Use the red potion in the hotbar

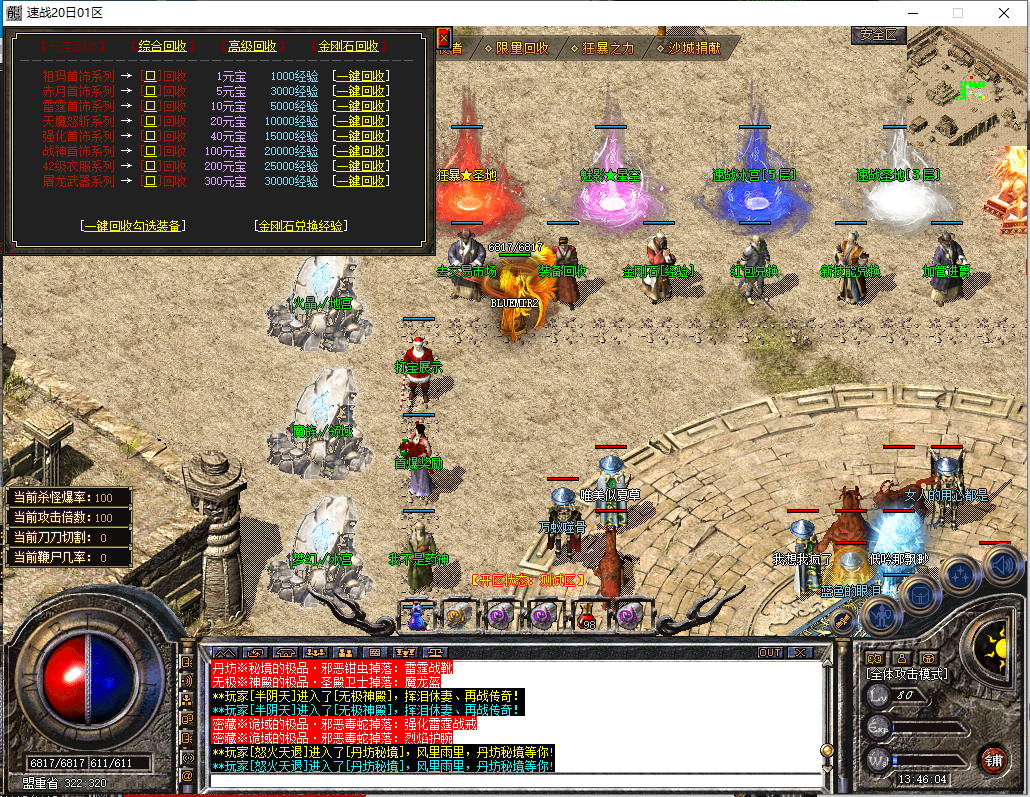click(x=588, y=616)
